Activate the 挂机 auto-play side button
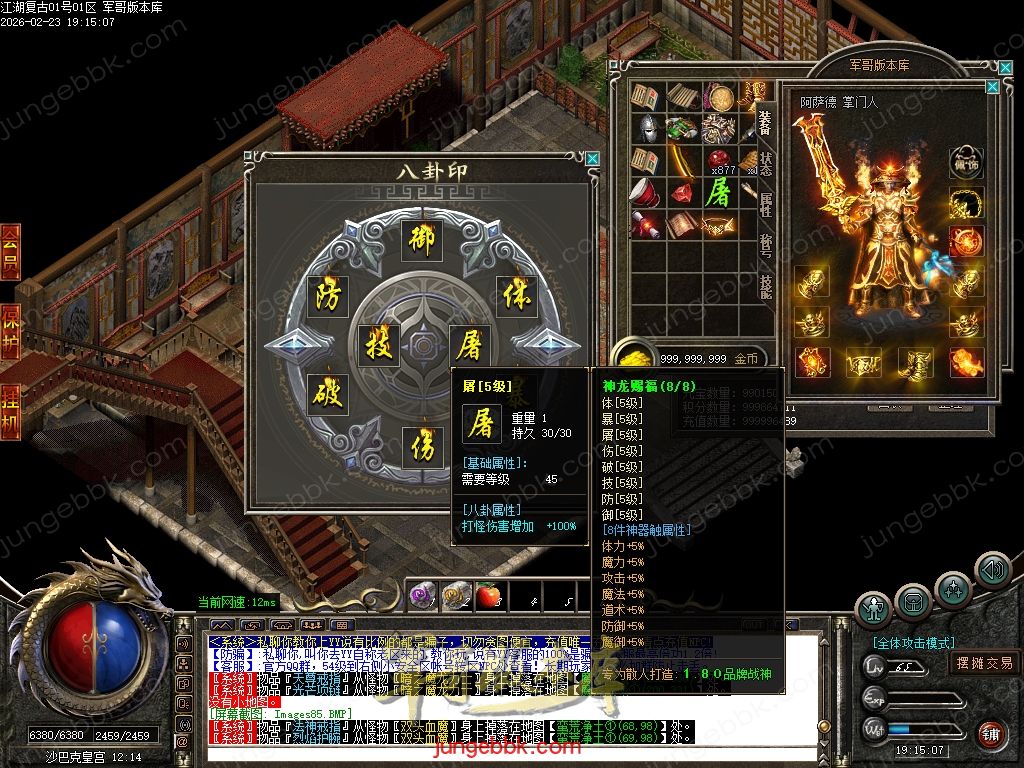Image resolution: width=1024 pixels, height=768 pixels. click(10, 411)
